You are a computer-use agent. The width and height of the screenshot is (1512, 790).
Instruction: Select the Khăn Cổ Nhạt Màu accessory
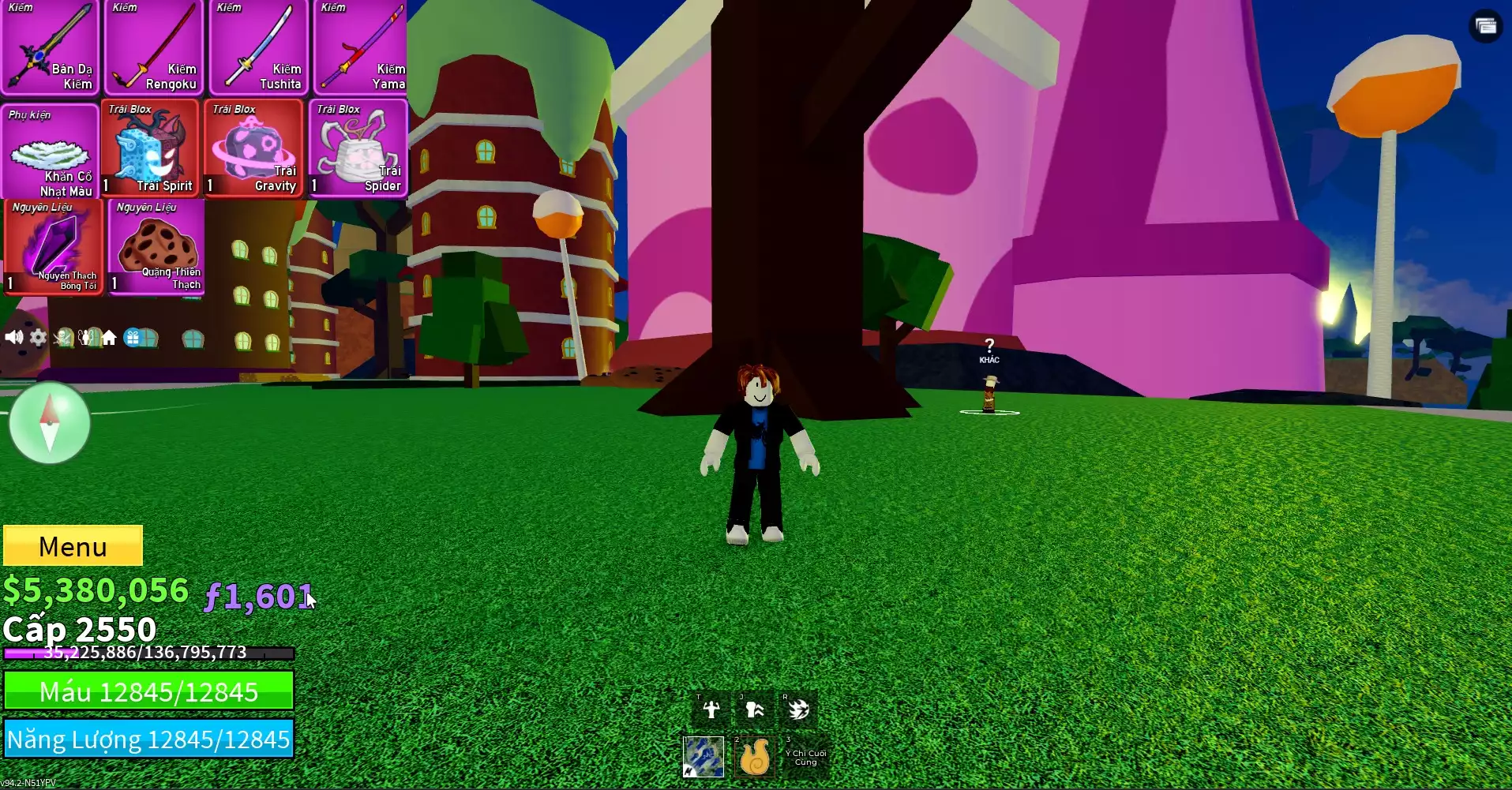coord(50,150)
